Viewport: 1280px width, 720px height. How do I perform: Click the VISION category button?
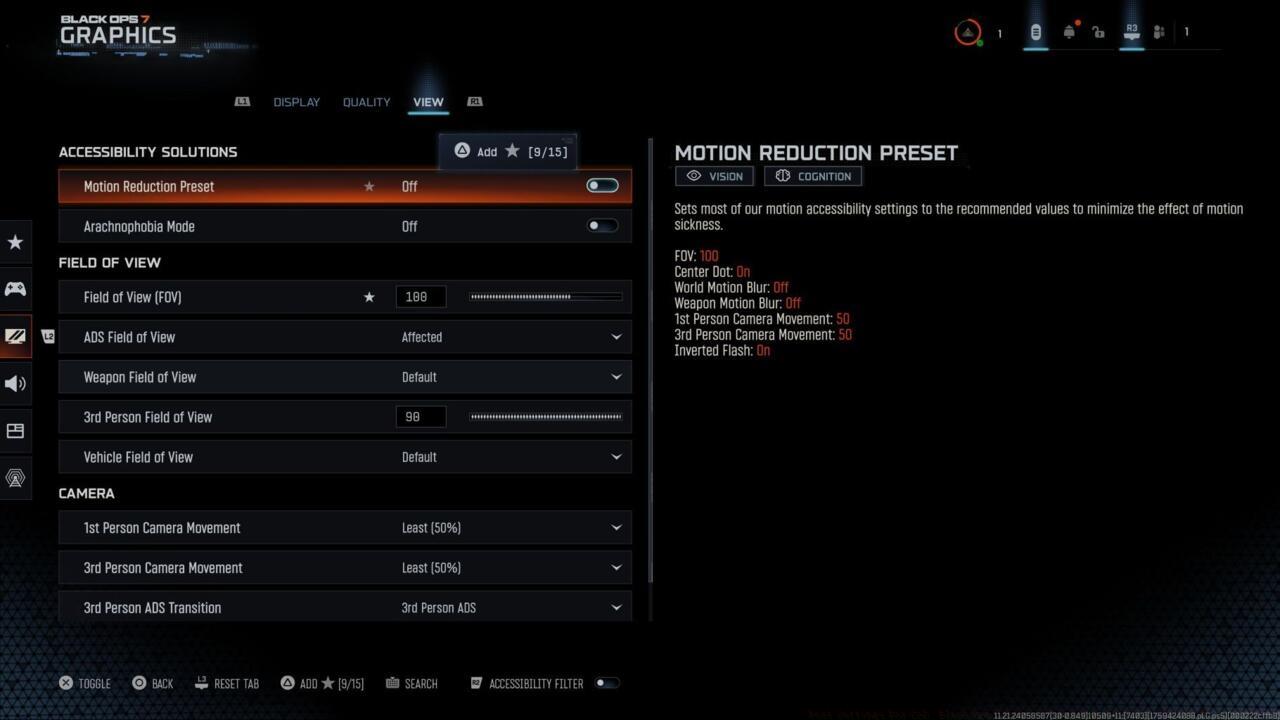[714, 176]
